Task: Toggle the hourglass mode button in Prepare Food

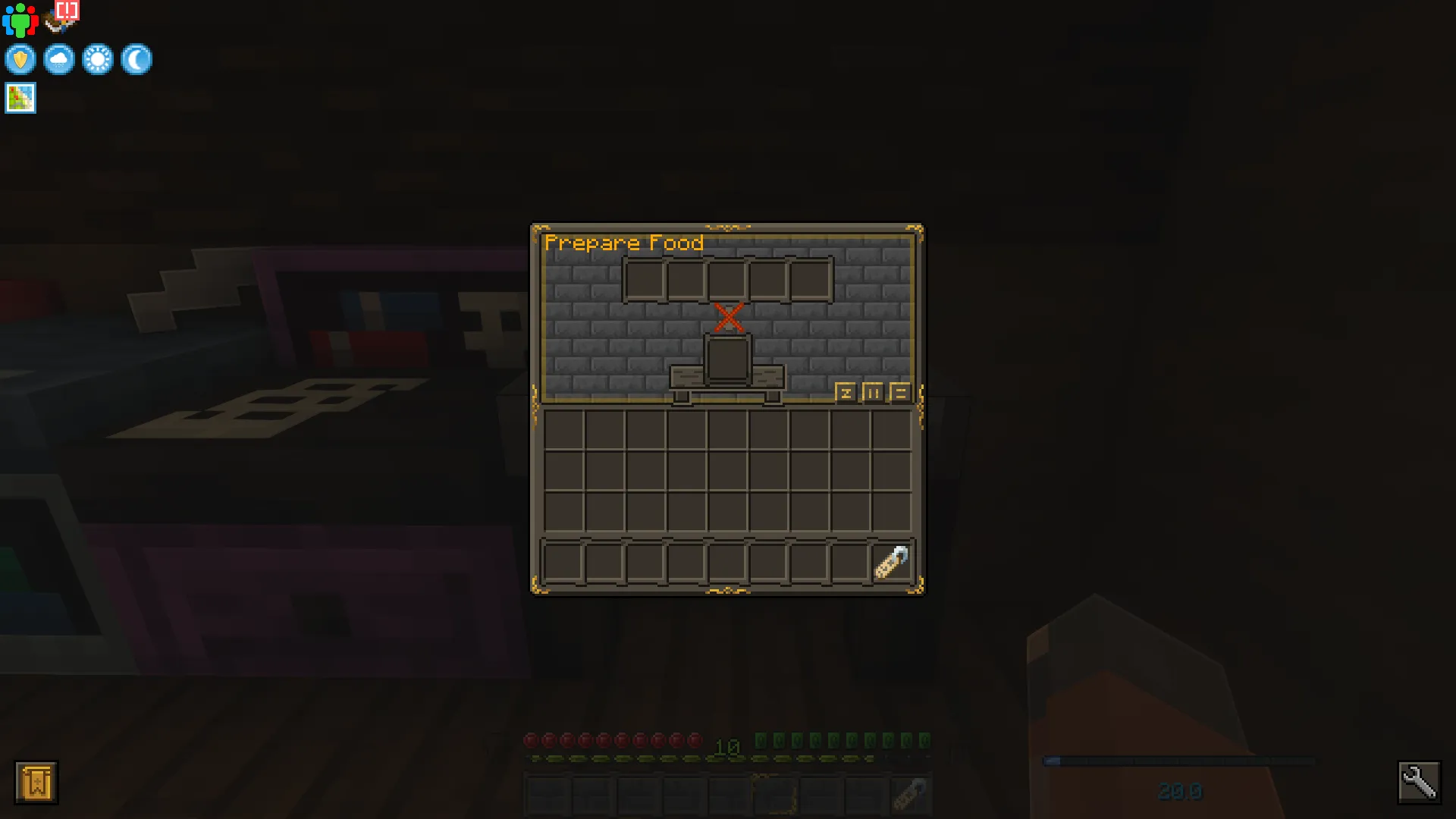Action: (847, 394)
